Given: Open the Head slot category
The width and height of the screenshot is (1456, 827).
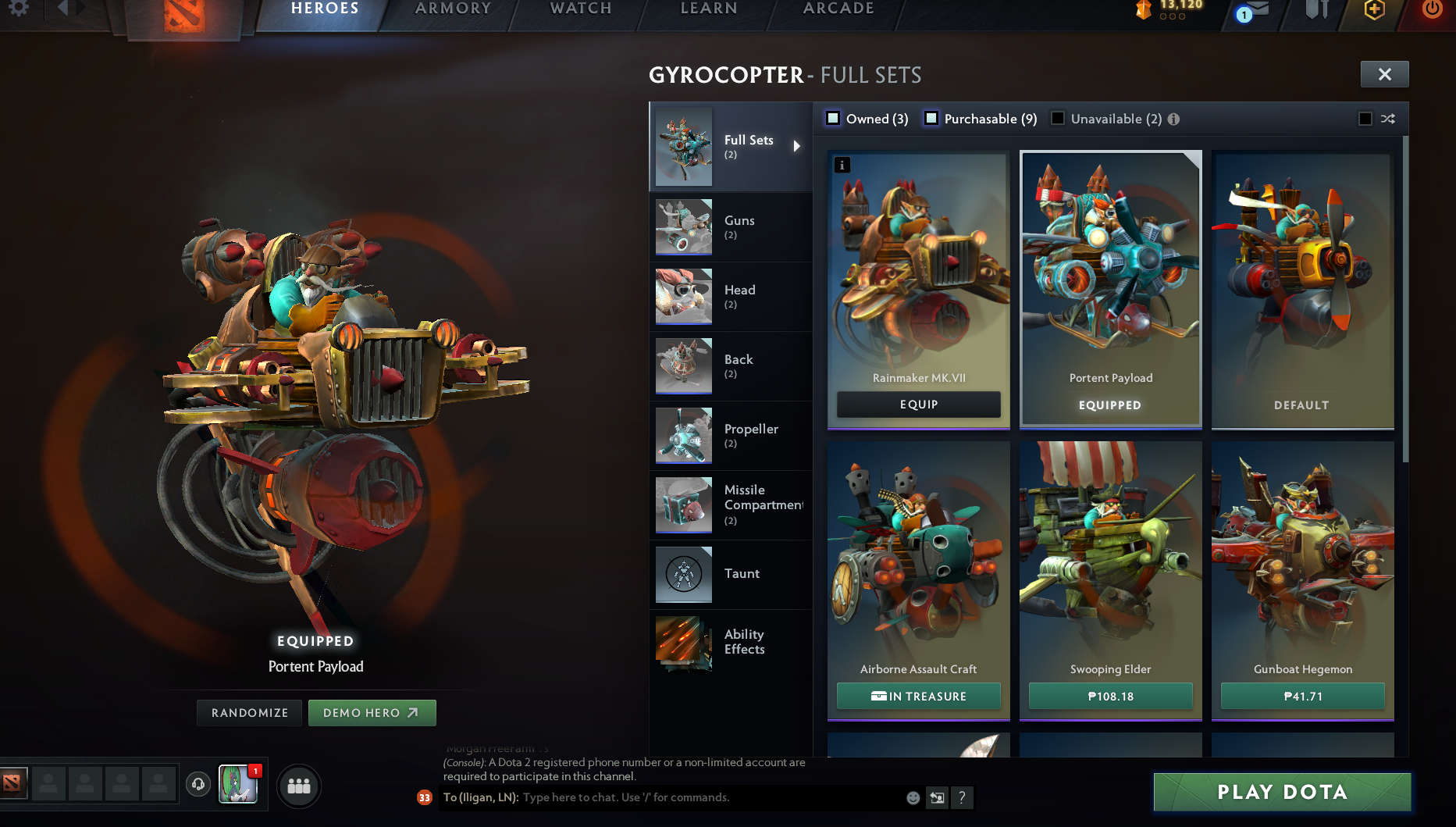Looking at the screenshot, I should point(683,297).
